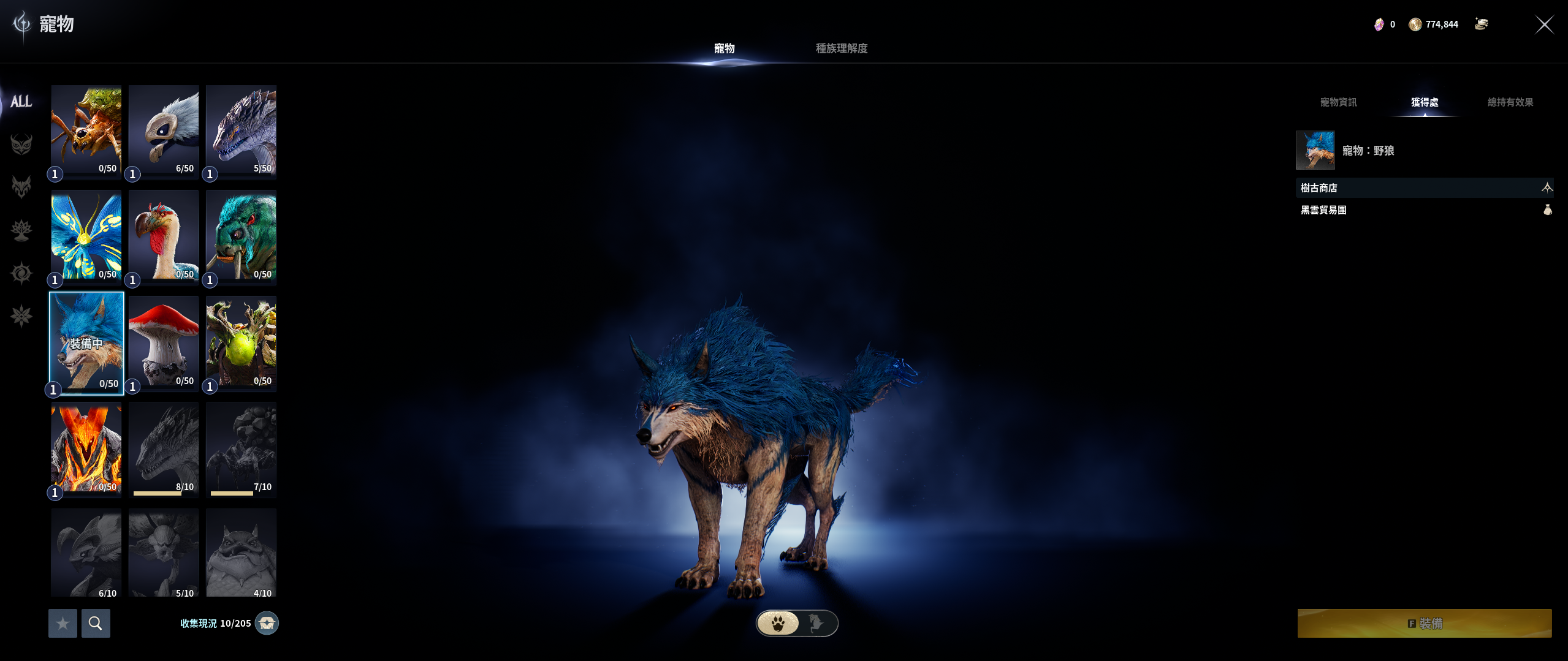Select the flaming lava golem pet
The height and width of the screenshot is (661, 1568).
[86, 449]
